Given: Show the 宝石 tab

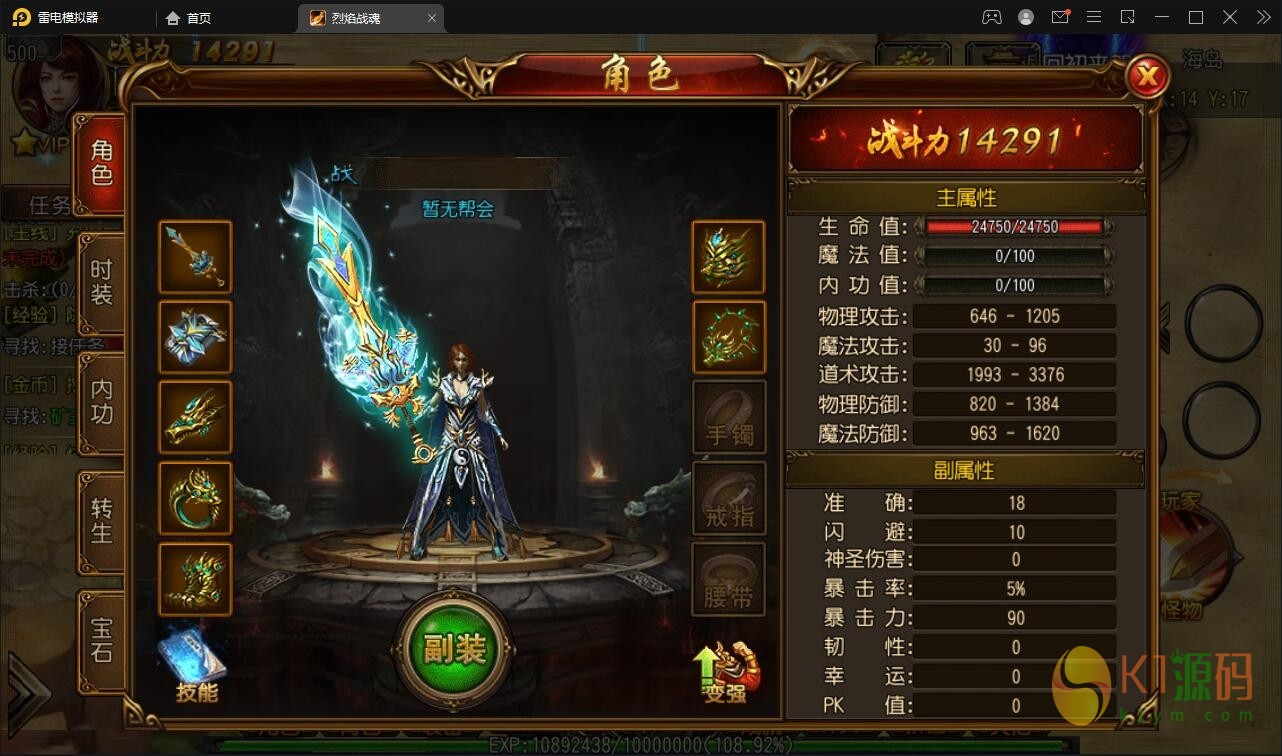Looking at the screenshot, I should tap(101, 640).
